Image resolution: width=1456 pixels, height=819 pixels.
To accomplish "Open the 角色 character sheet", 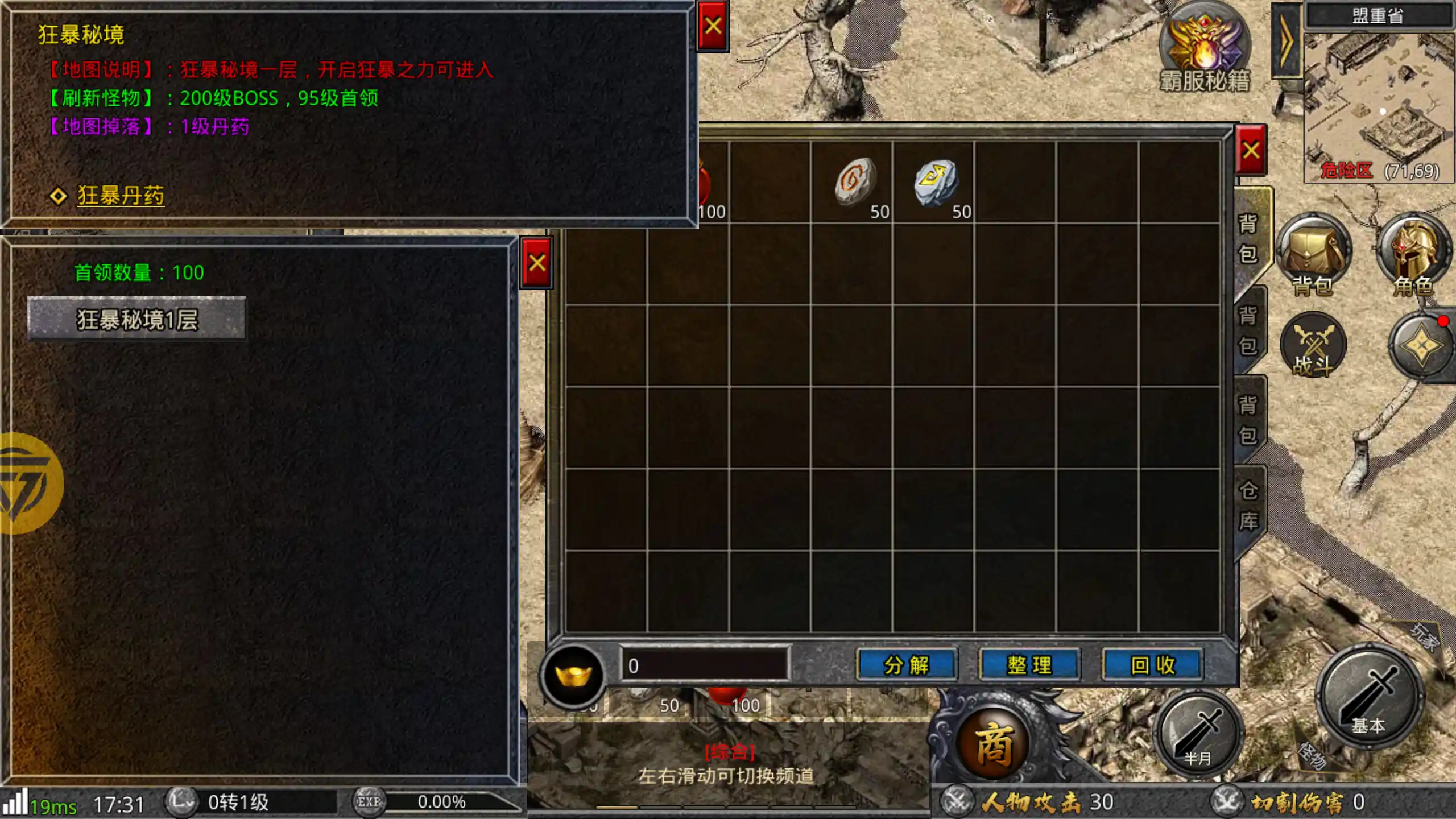I will (1414, 254).
